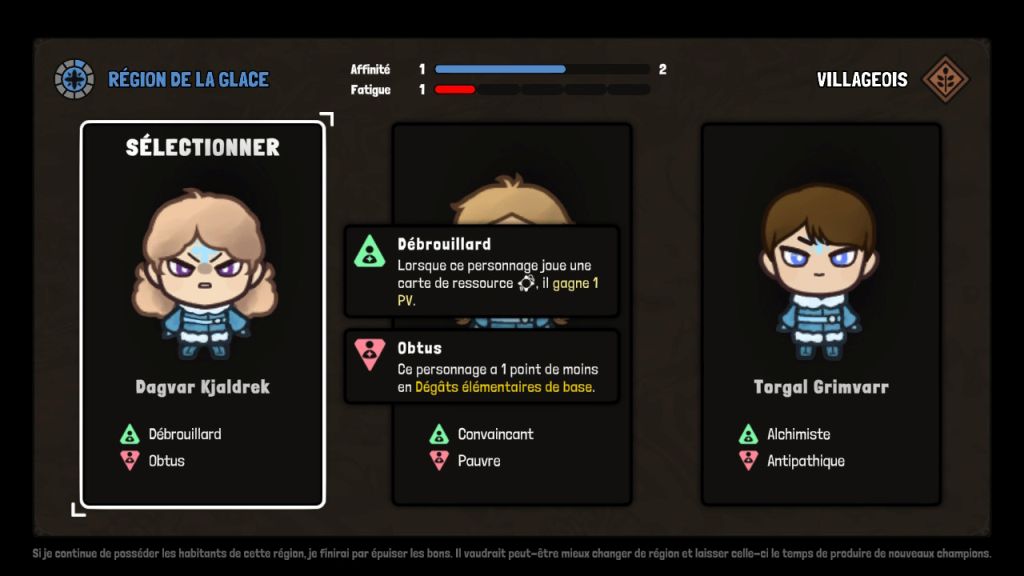Inspect Dagvar's Débrouillard trait
Viewport: 1024px width, 576px height.
(171, 434)
